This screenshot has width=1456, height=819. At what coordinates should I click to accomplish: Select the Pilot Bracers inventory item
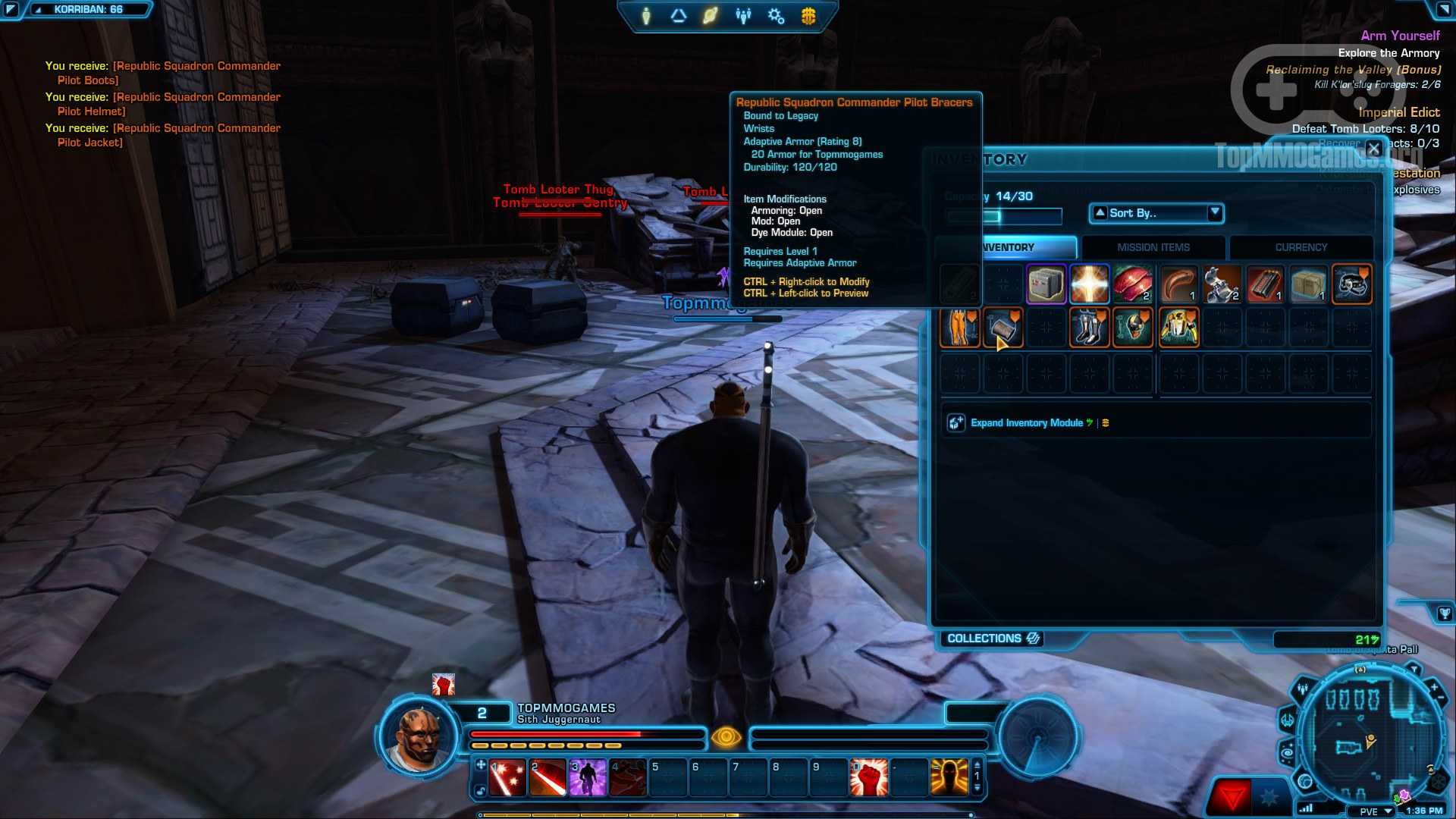click(1003, 328)
